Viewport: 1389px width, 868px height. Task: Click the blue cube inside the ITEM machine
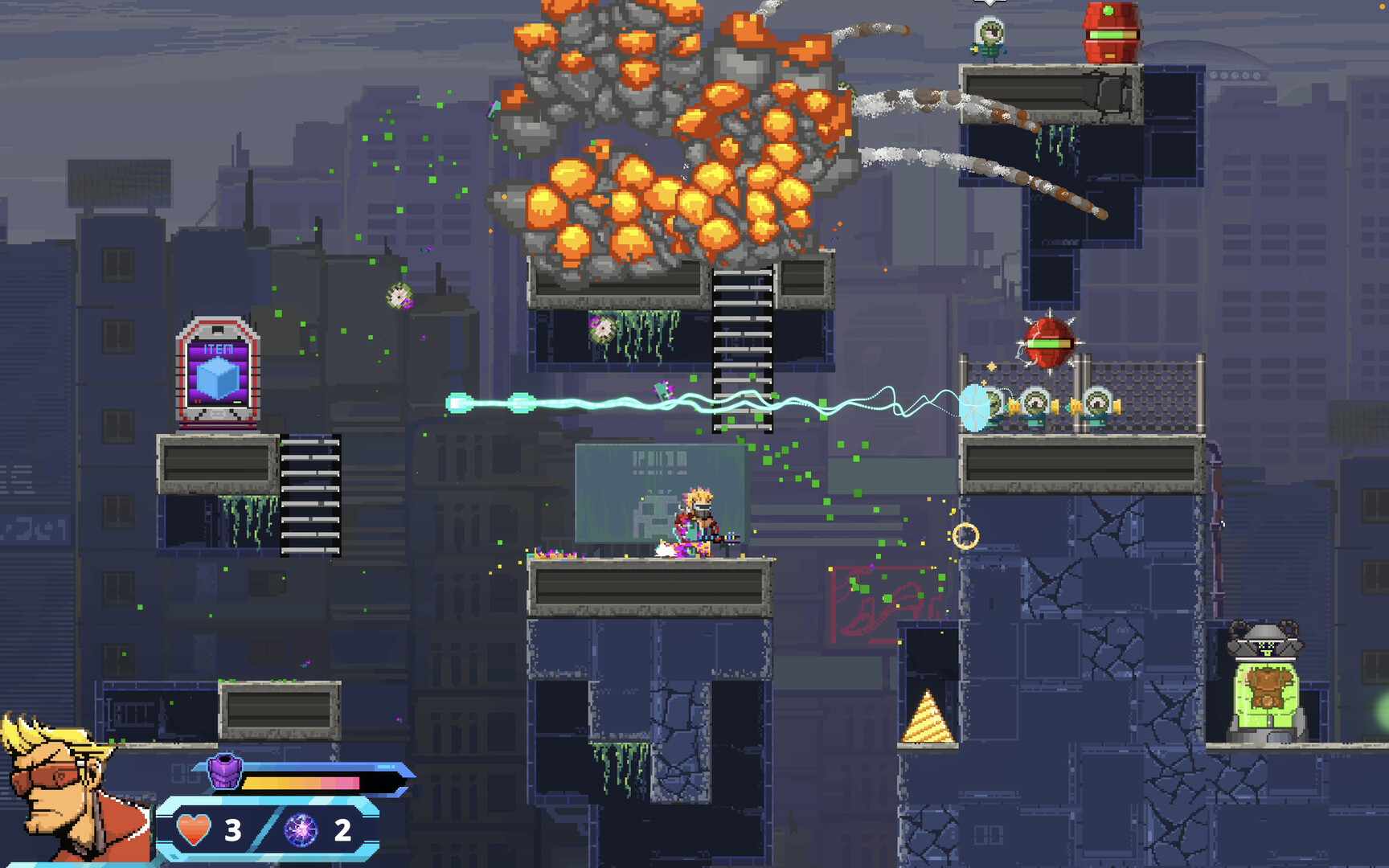tap(219, 378)
